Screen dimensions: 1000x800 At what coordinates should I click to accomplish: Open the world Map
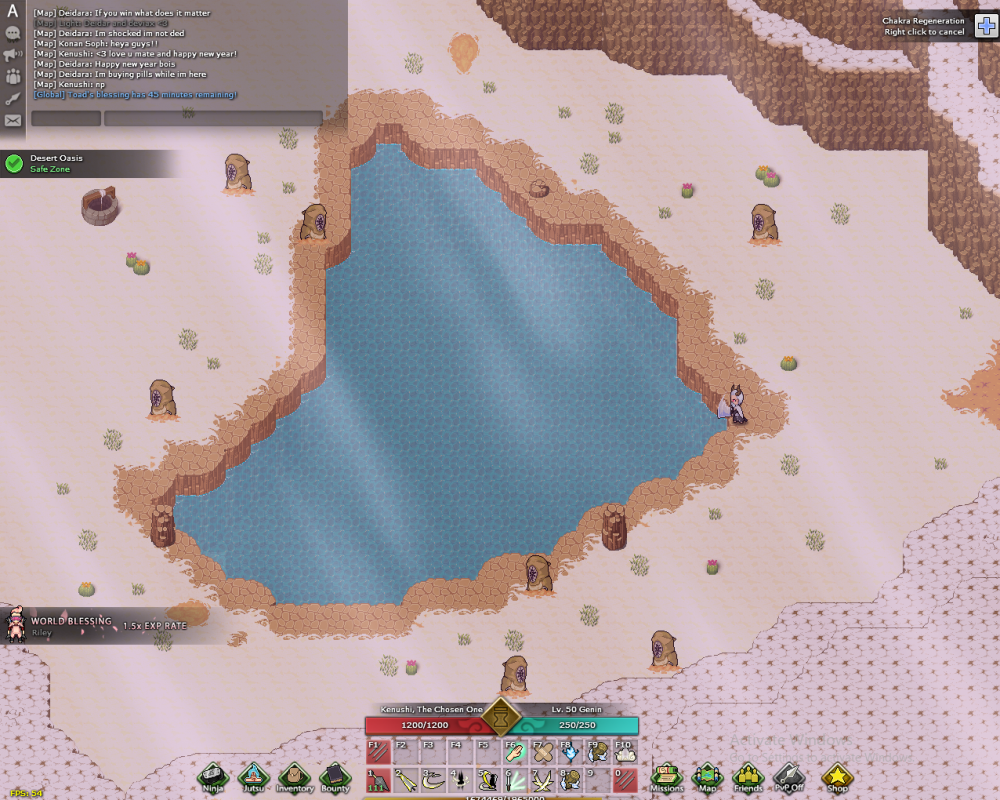coord(708,776)
